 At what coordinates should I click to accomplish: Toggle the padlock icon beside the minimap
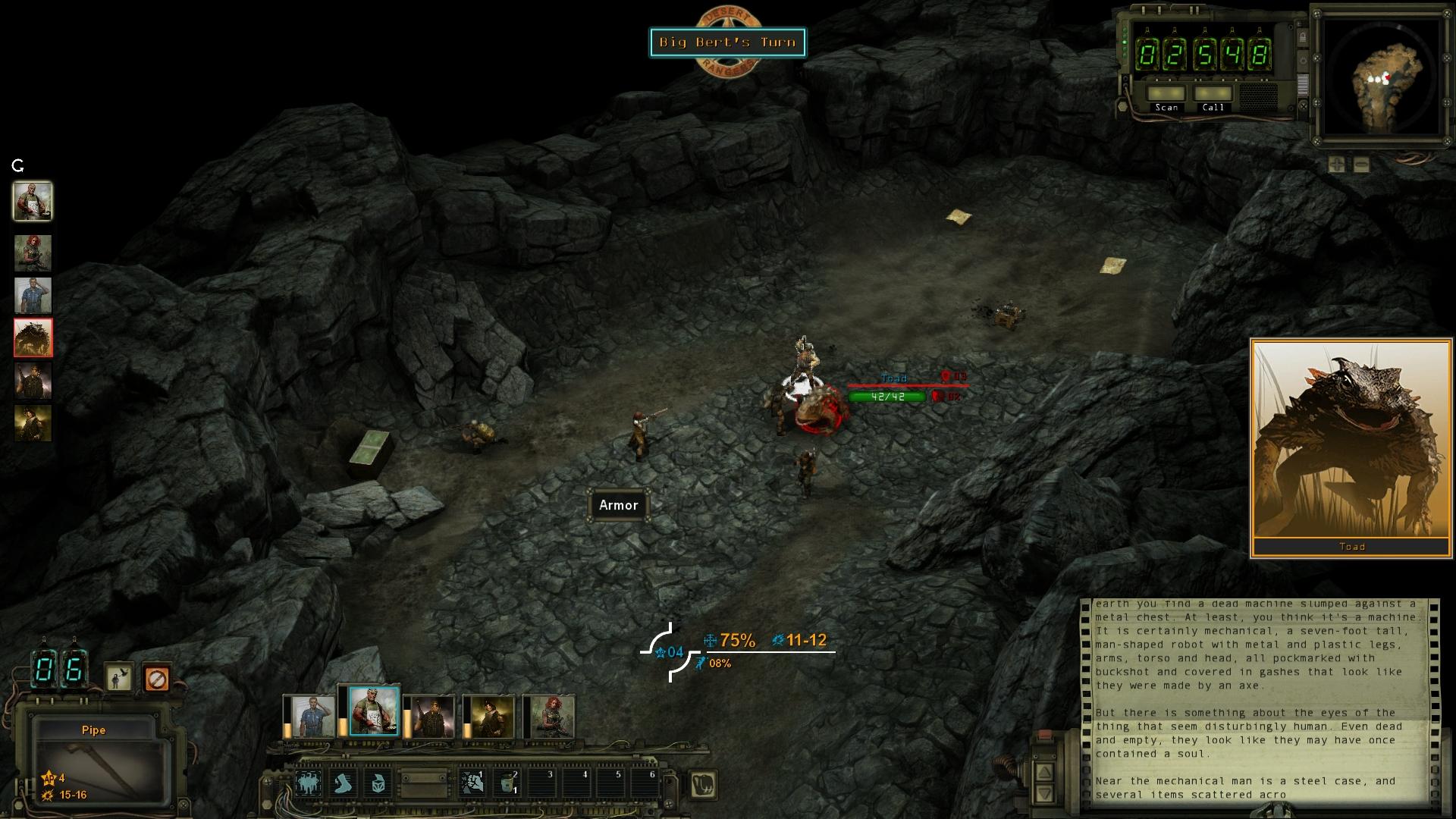pyautogui.click(x=1303, y=37)
